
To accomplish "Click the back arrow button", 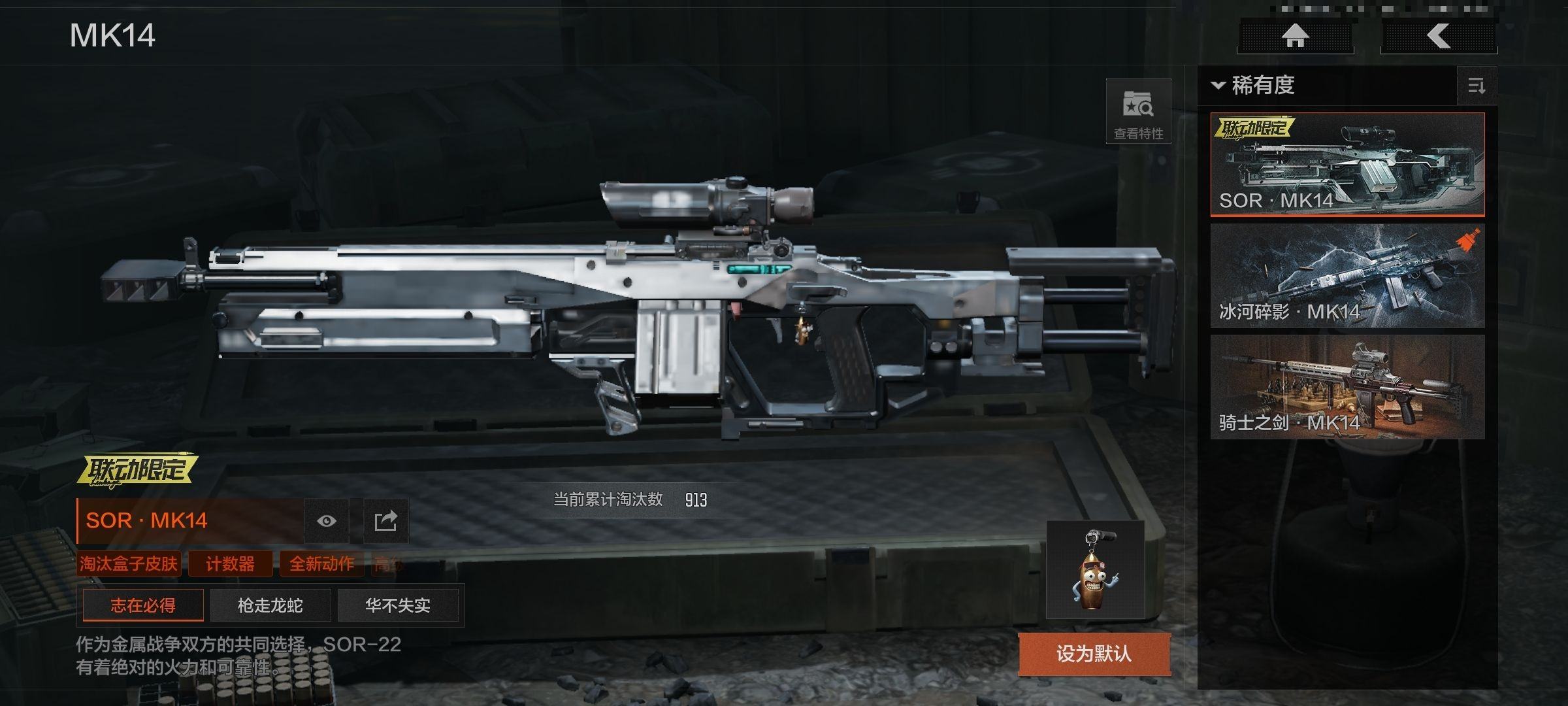I will coord(1439,36).
